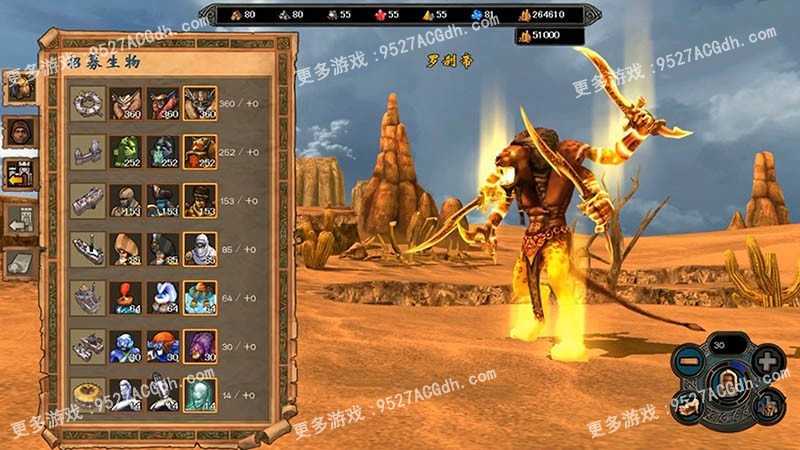
Task: Increase recruit amount with the plus button
Action: (x=766, y=359)
